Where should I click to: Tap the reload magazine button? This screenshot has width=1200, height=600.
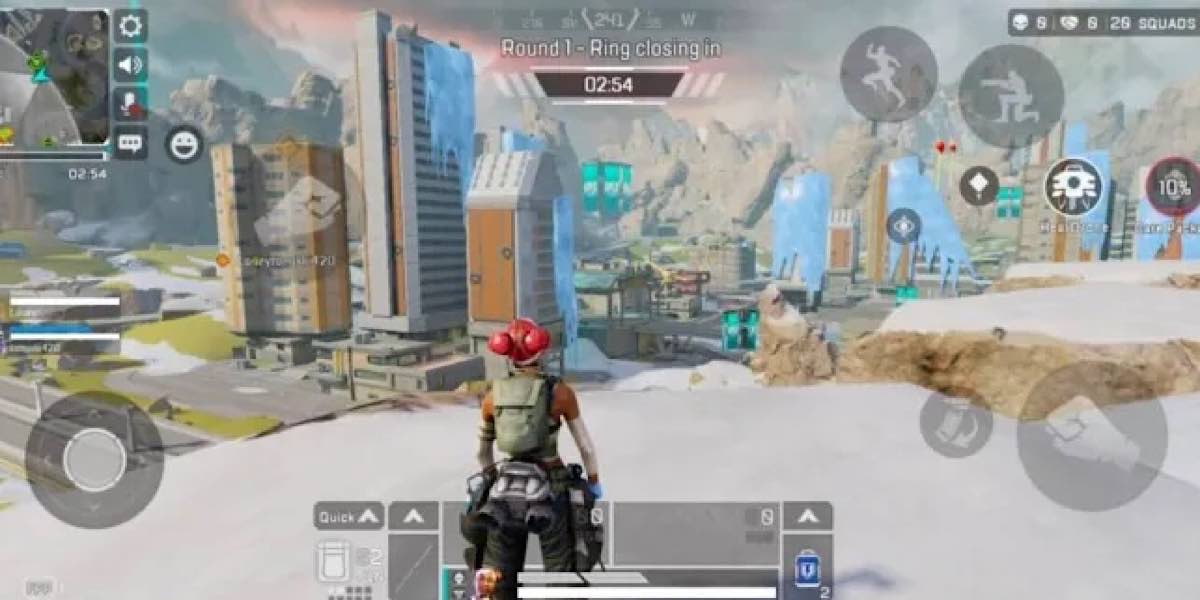(x=955, y=422)
